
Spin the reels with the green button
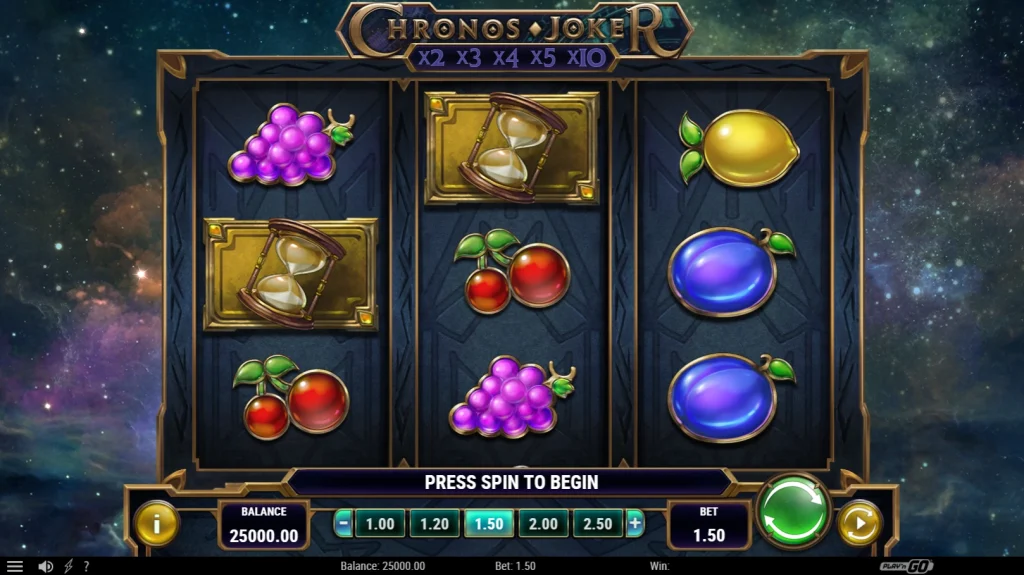pyautogui.click(x=793, y=510)
